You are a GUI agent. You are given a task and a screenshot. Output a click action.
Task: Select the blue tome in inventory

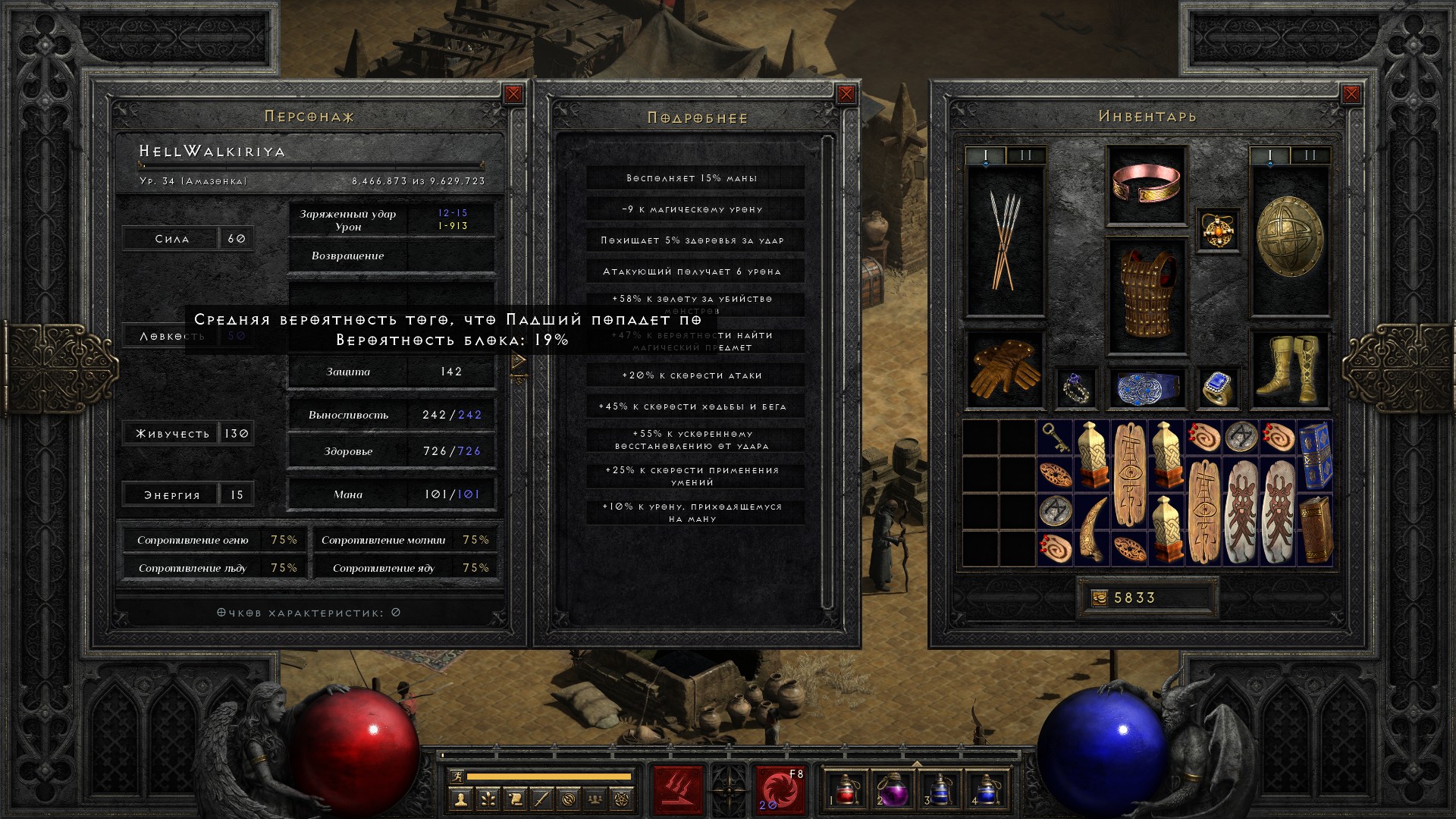[1315, 455]
